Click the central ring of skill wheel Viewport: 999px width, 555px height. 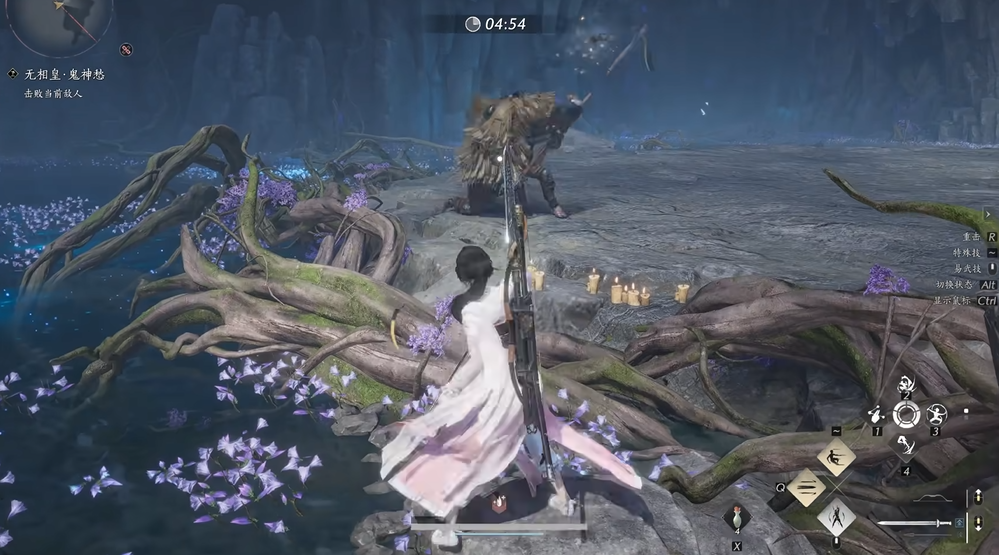[x=906, y=414]
